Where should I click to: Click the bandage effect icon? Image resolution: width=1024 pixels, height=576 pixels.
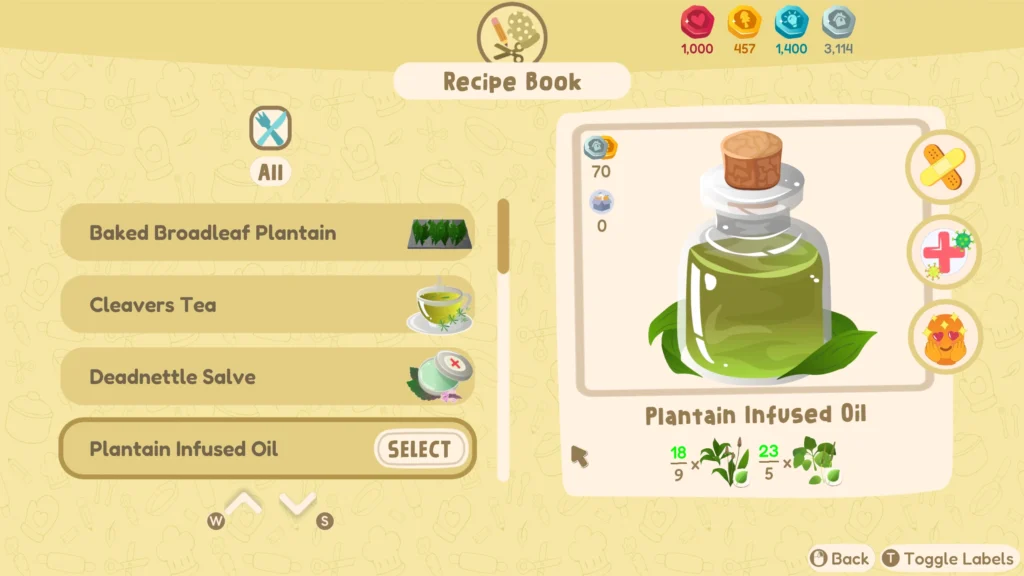point(942,166)
